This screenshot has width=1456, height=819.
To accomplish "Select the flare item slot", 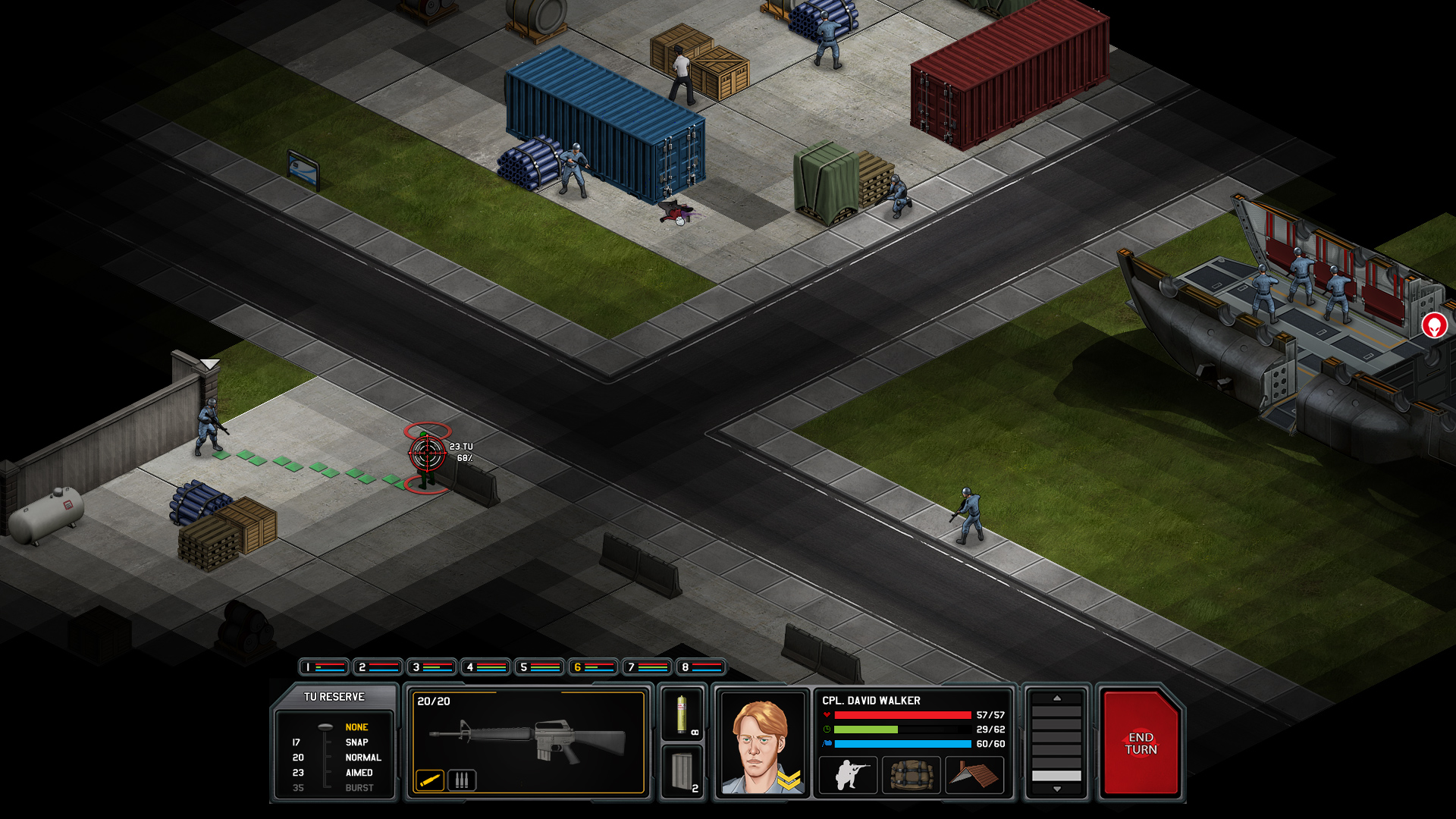I will pyautogui.click(x=682, y=714).
